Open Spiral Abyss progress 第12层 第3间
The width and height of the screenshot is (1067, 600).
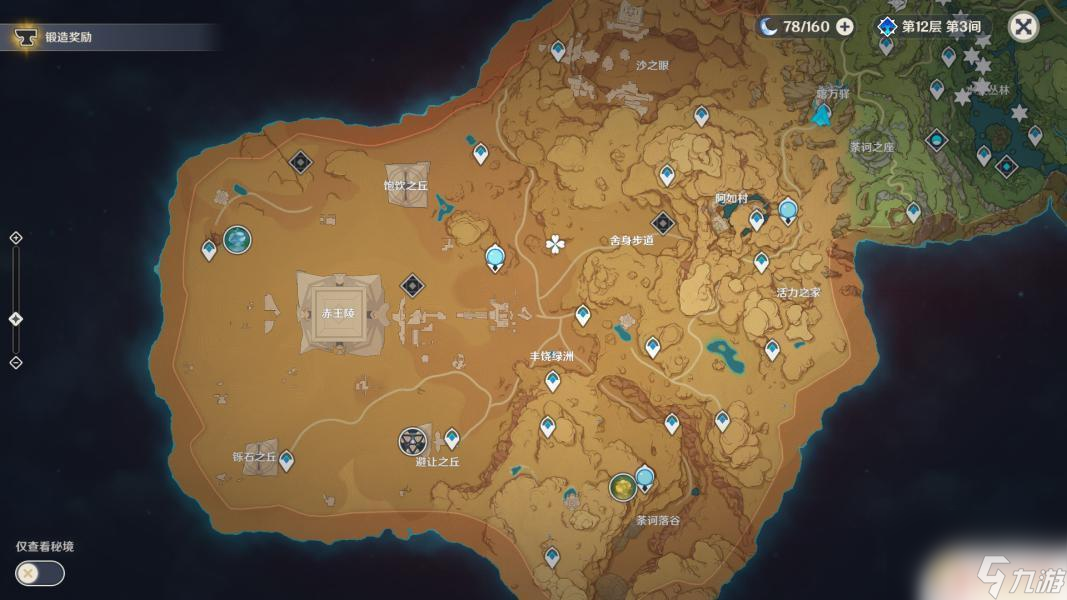tap(930, 27)
